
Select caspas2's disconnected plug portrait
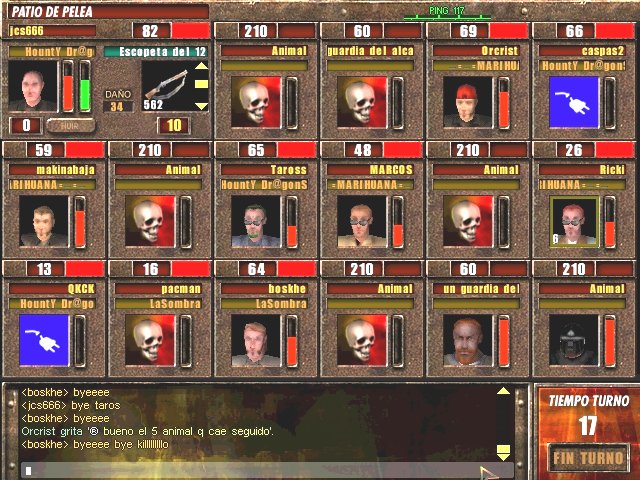[574, 101]
